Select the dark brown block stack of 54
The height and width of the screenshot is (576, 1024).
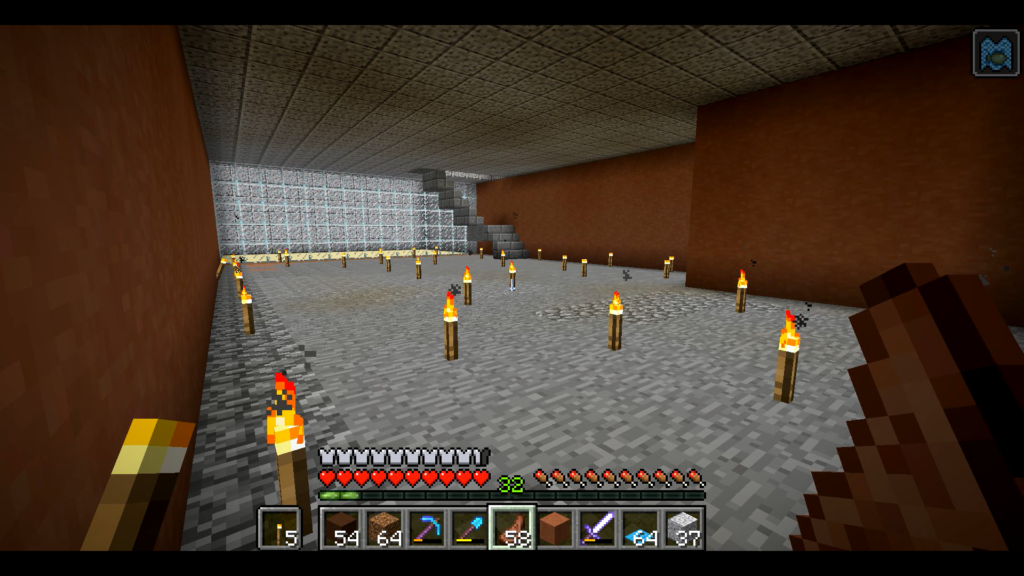click(x=342, y=528)
